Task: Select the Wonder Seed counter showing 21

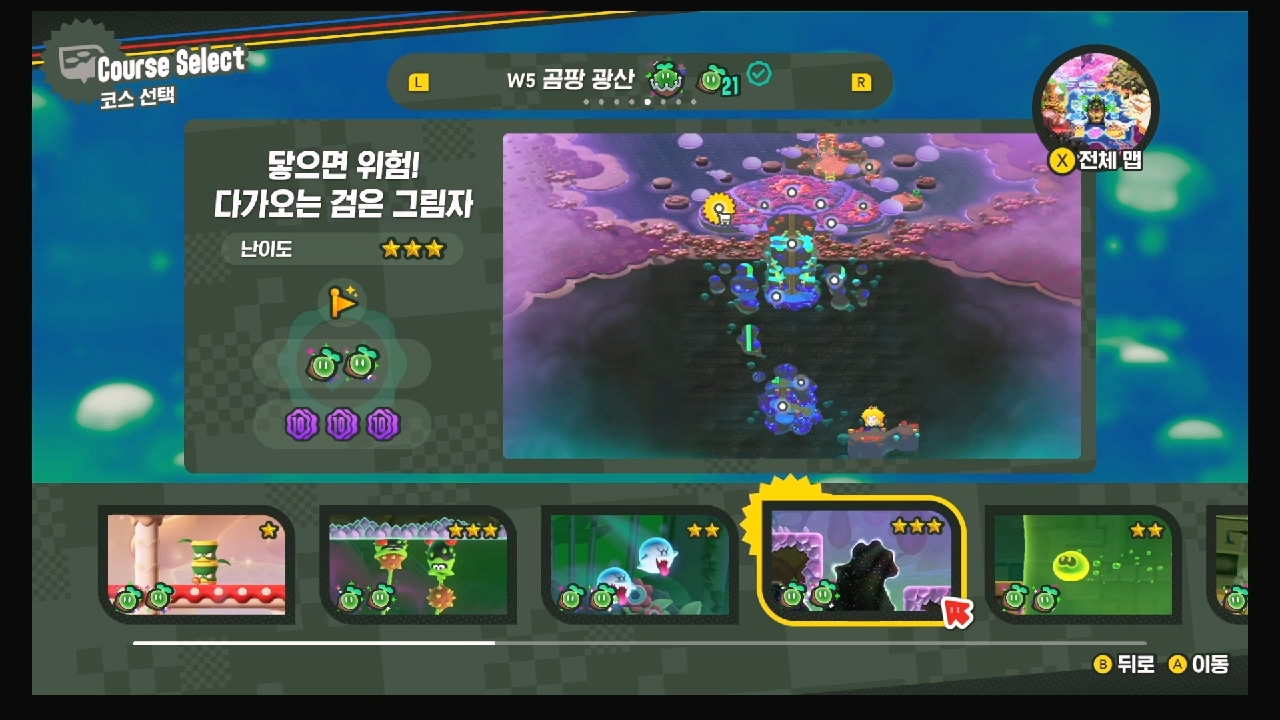Action: (717, 79)
